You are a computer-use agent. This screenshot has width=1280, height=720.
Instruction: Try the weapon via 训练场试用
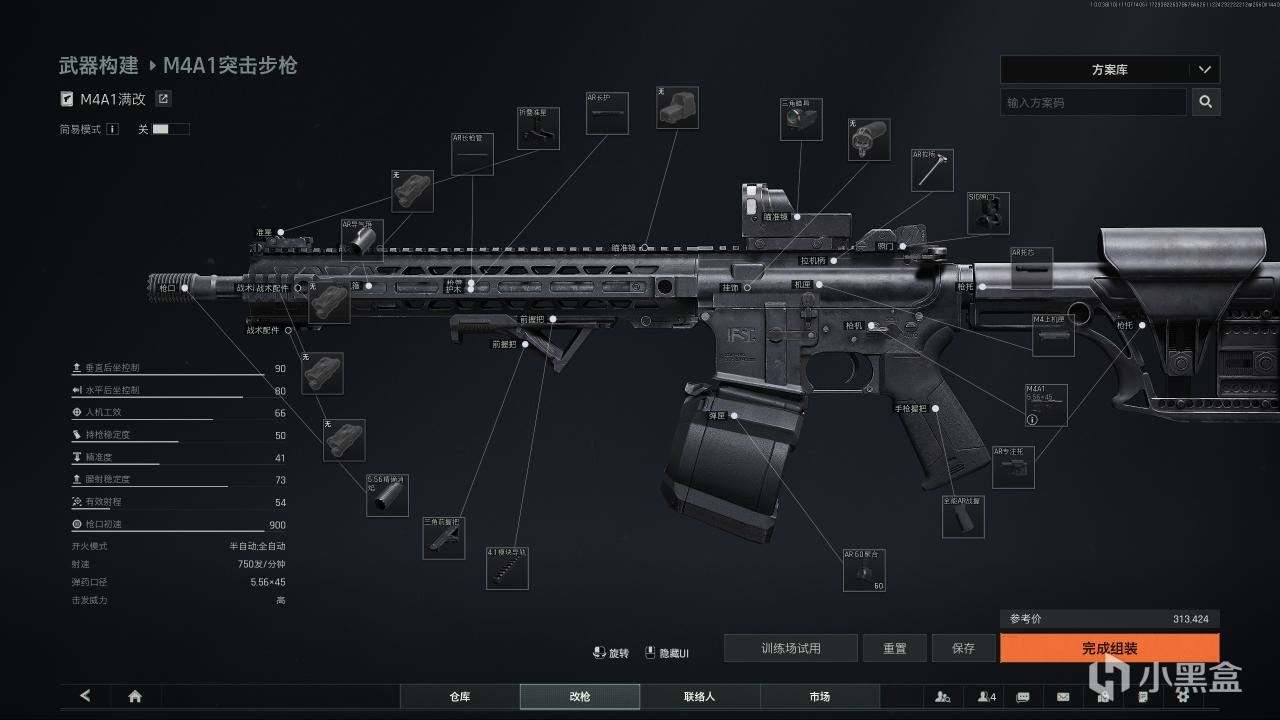coord(790,648)
